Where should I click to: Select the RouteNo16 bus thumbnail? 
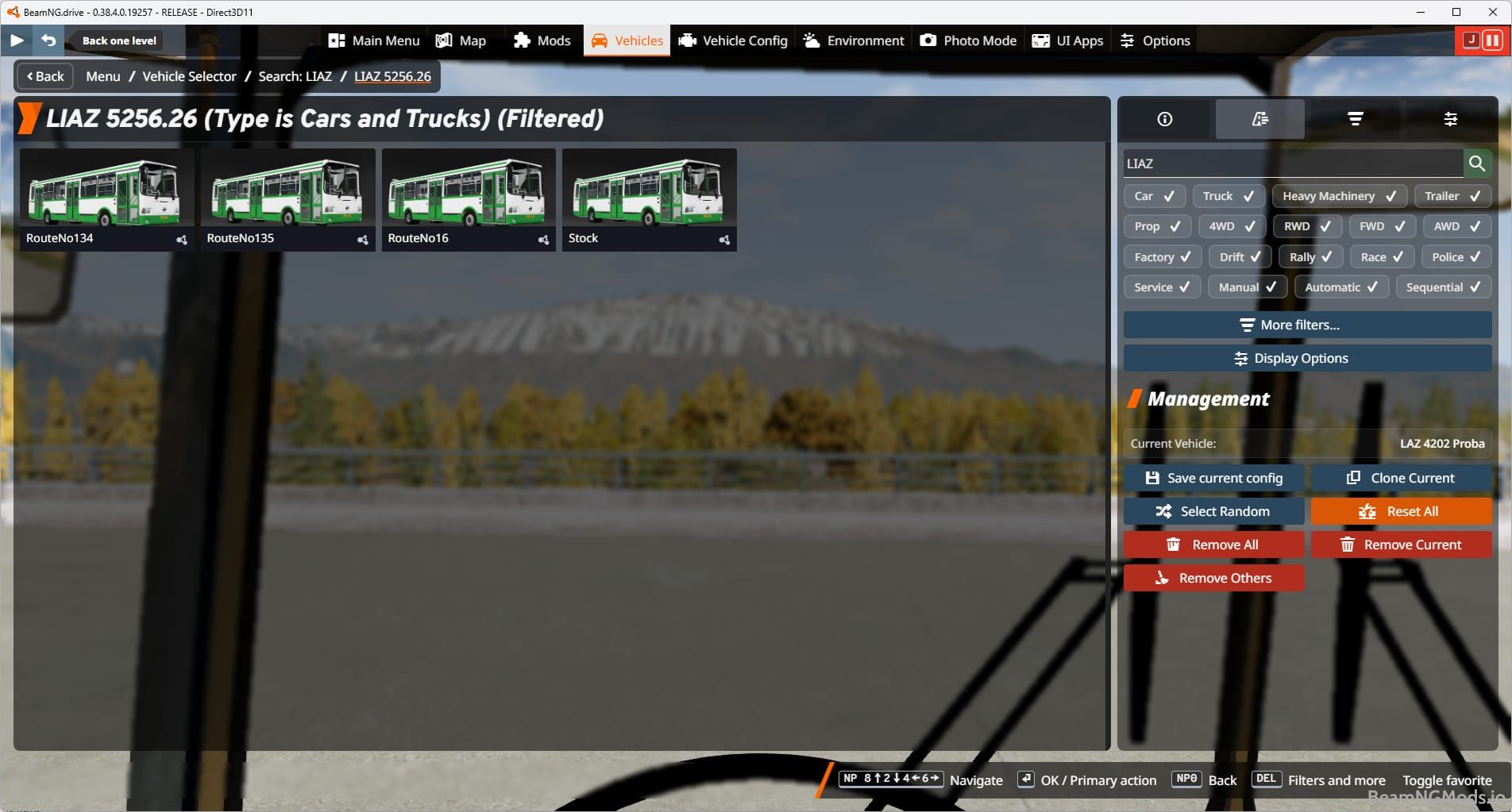coord(468,194)
